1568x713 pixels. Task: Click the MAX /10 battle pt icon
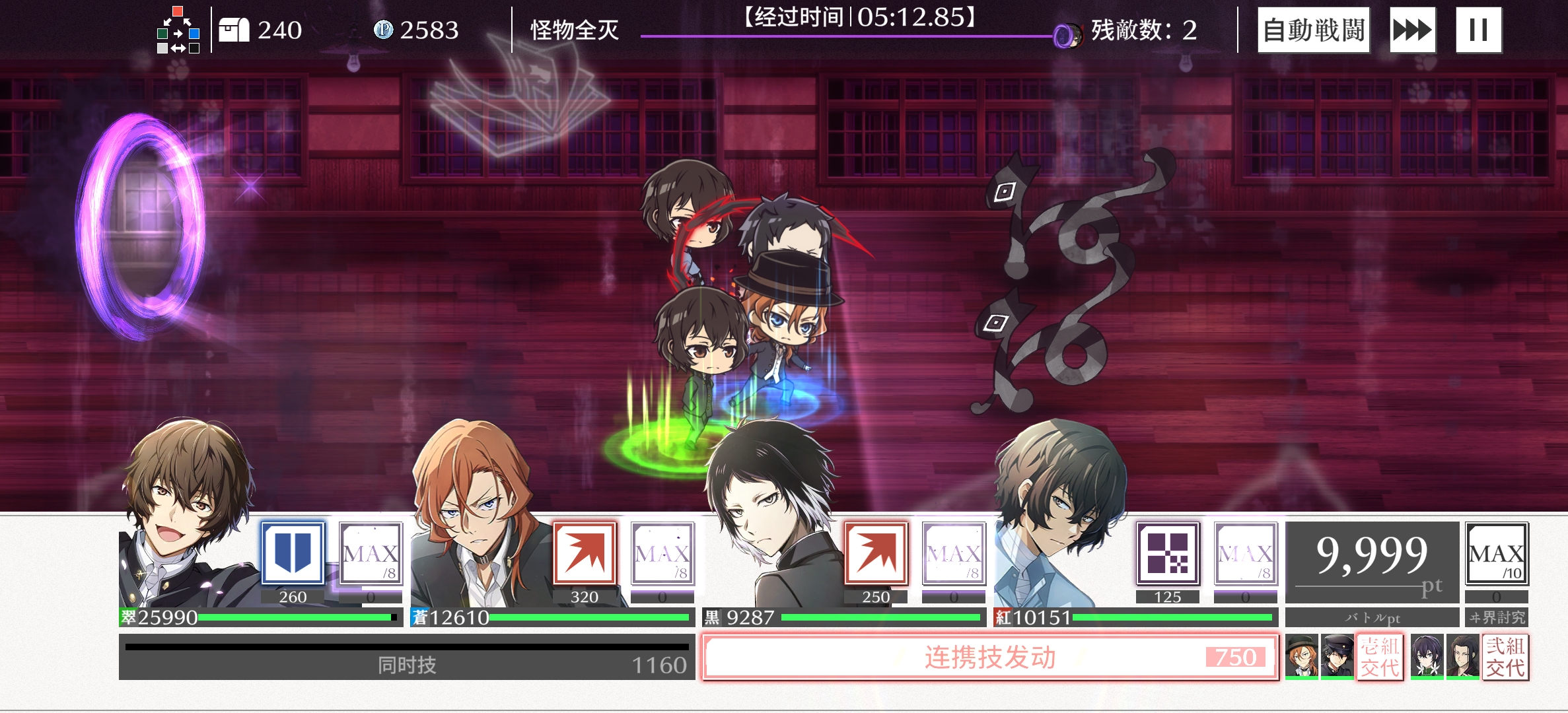(1498, 553)
